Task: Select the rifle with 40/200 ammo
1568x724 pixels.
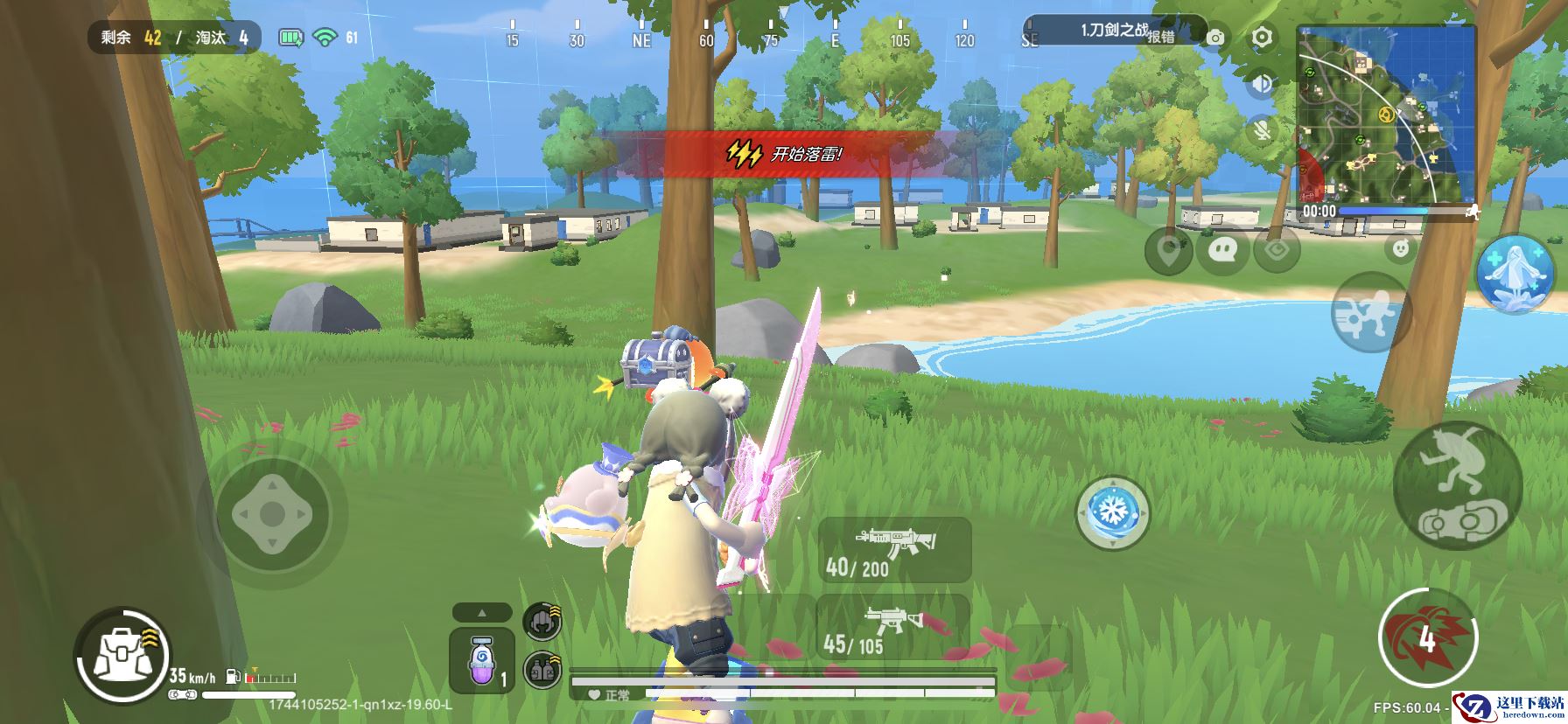Action: pos(893,549)
